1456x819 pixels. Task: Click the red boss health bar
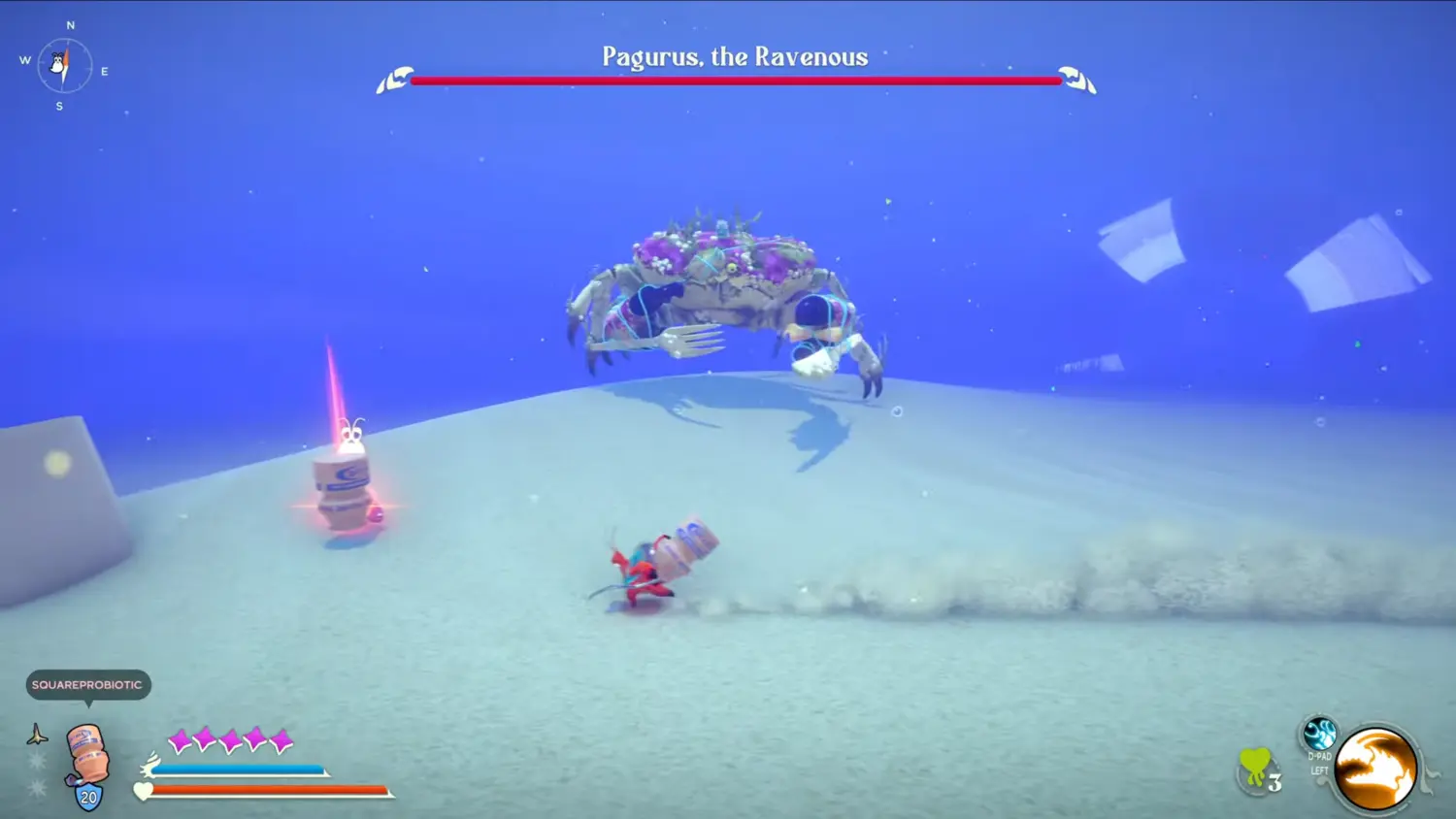736,80
